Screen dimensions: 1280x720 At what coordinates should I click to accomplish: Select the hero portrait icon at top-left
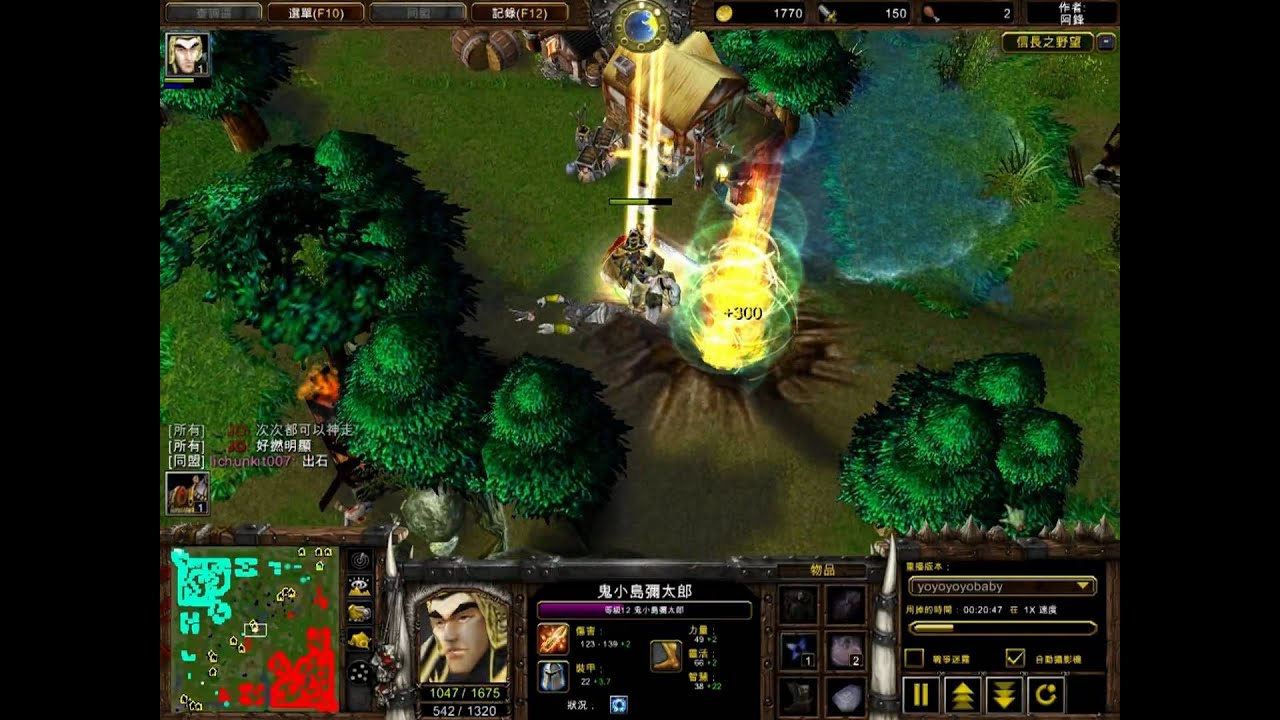coord(187,54)
